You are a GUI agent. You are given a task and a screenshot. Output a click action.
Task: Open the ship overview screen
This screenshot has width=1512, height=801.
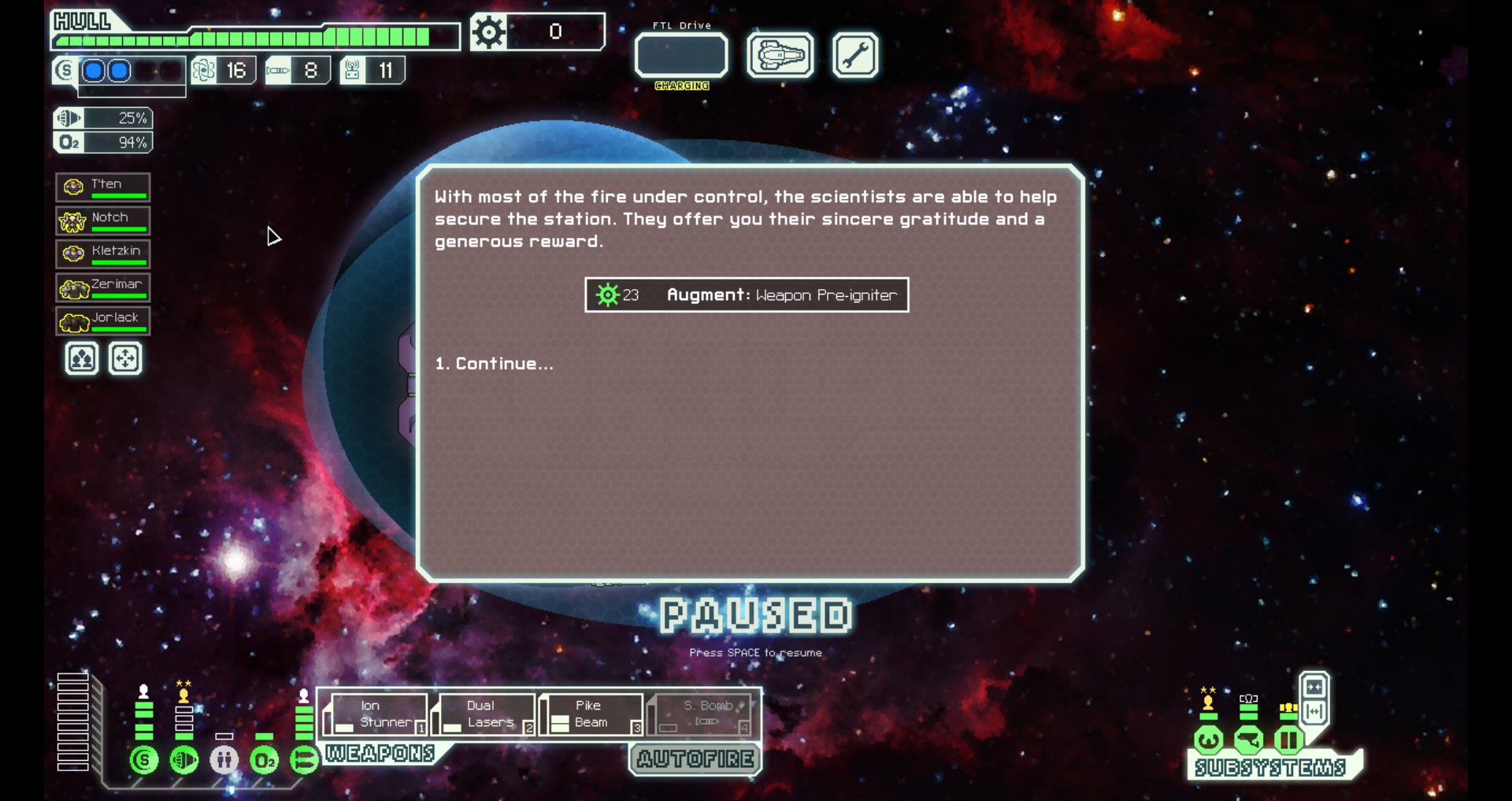pyautogui.click(x=780, y=56)
